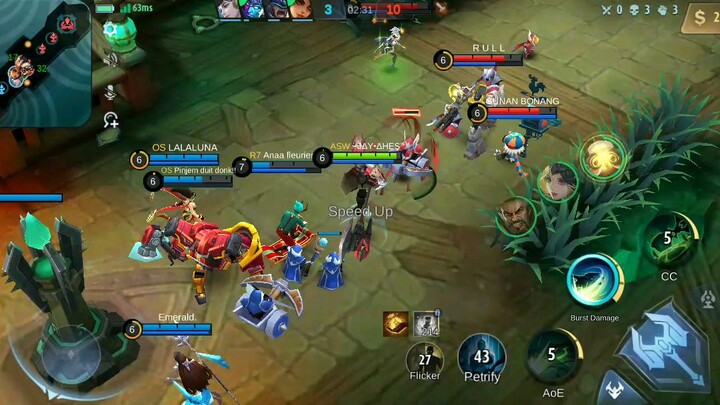Trigger the Burst Damage skill
This screenshot has height=405, width=720.
pos(594,281)
